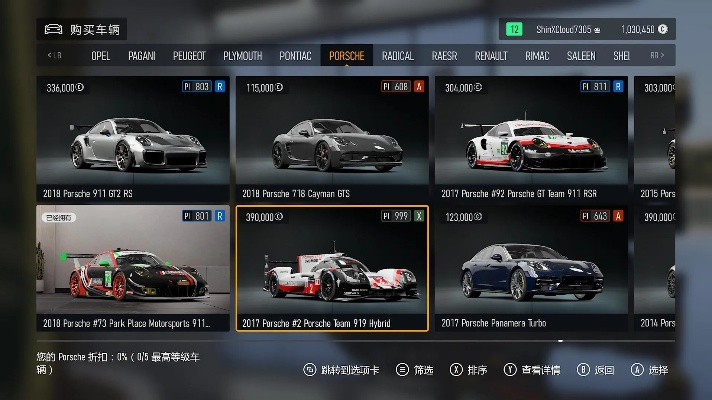Open the RADICAL brand tab
Viewport: 712px width, 400px height.
tap(397, 56)
